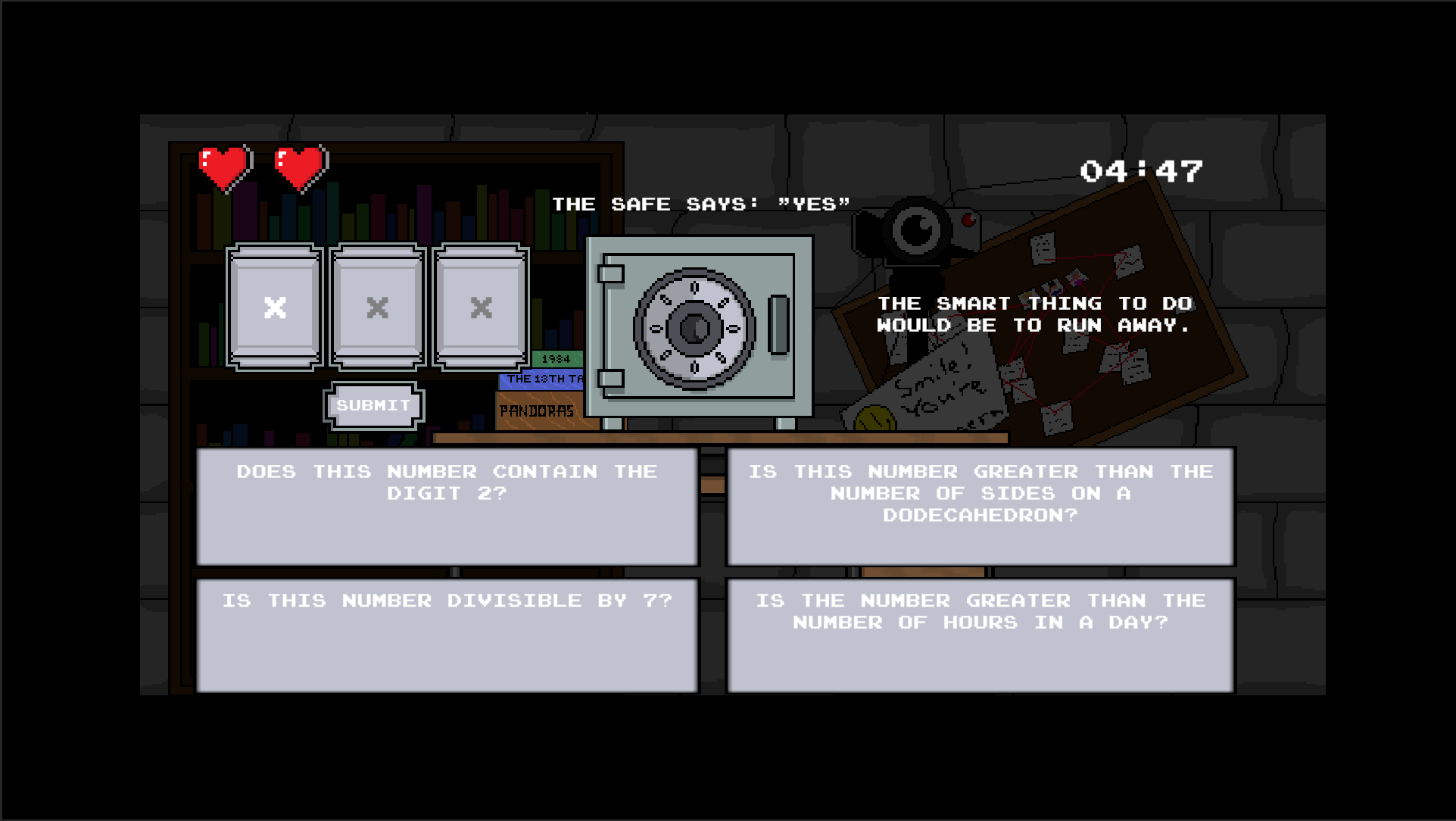Ask if number contains the digit 2

(447, 506)
